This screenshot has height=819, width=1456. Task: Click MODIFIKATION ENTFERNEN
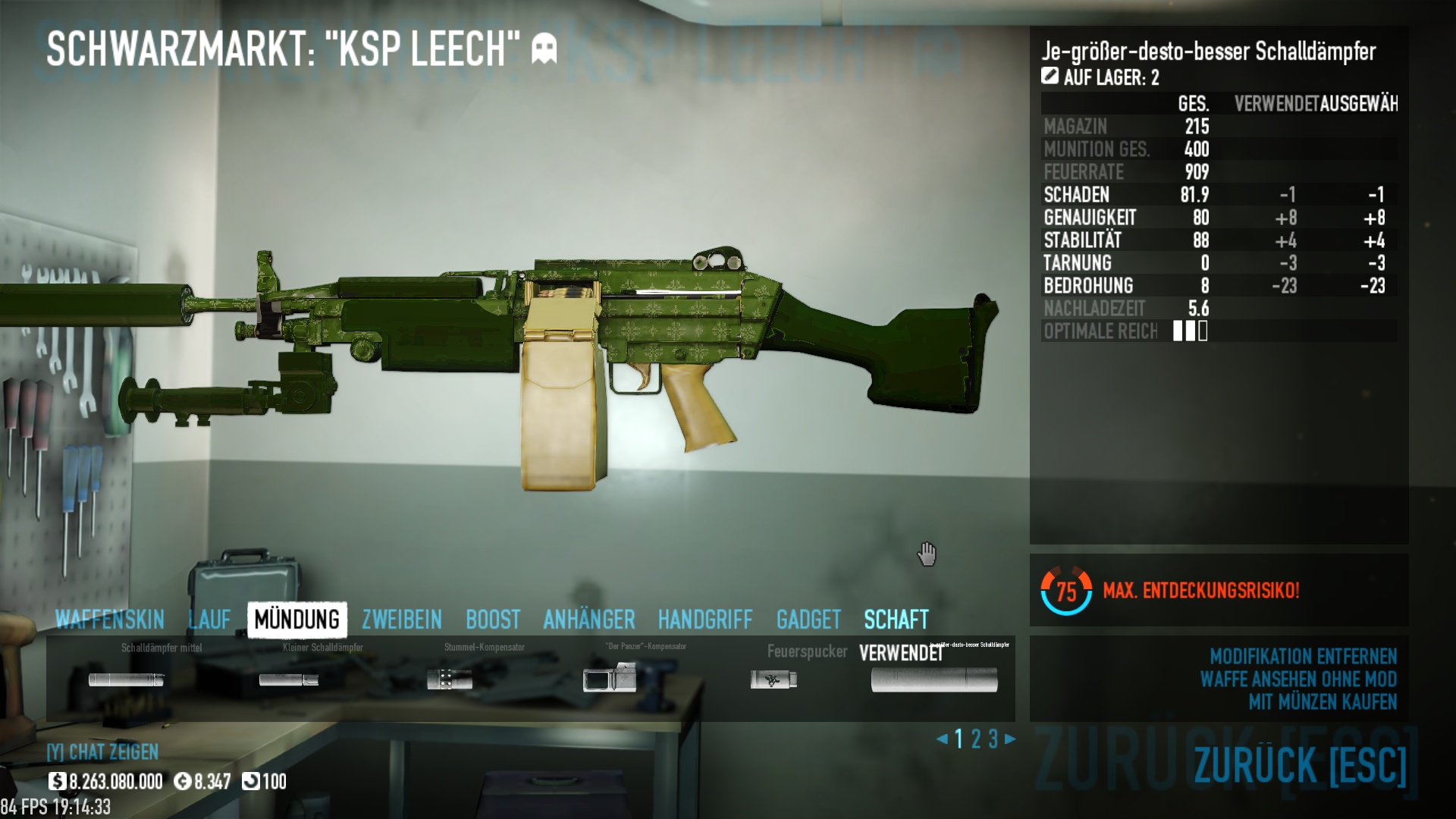[x=1303, y=656]
